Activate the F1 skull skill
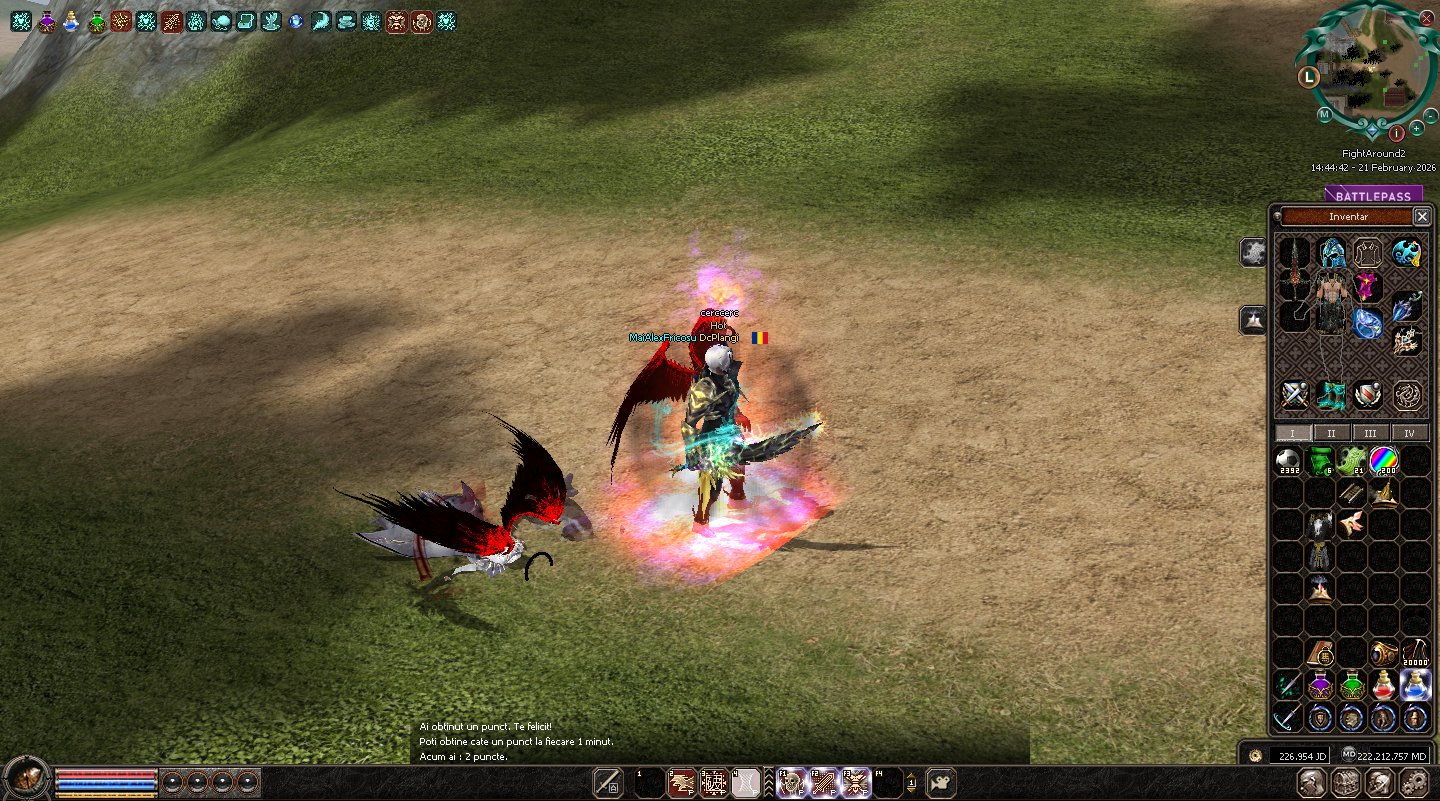 pos(792,782)
